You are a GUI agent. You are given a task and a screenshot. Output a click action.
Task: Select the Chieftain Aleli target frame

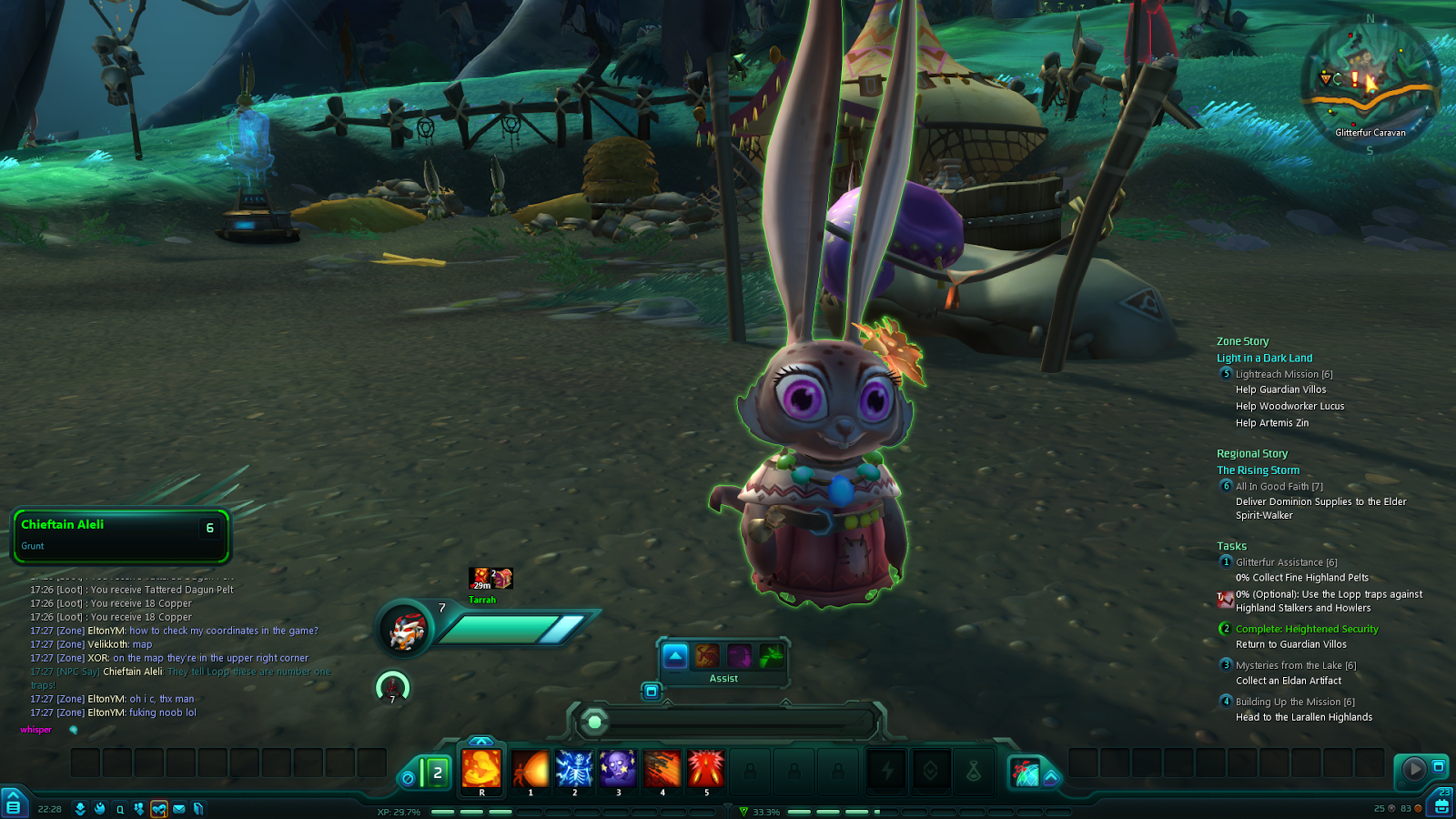[120, 535]
